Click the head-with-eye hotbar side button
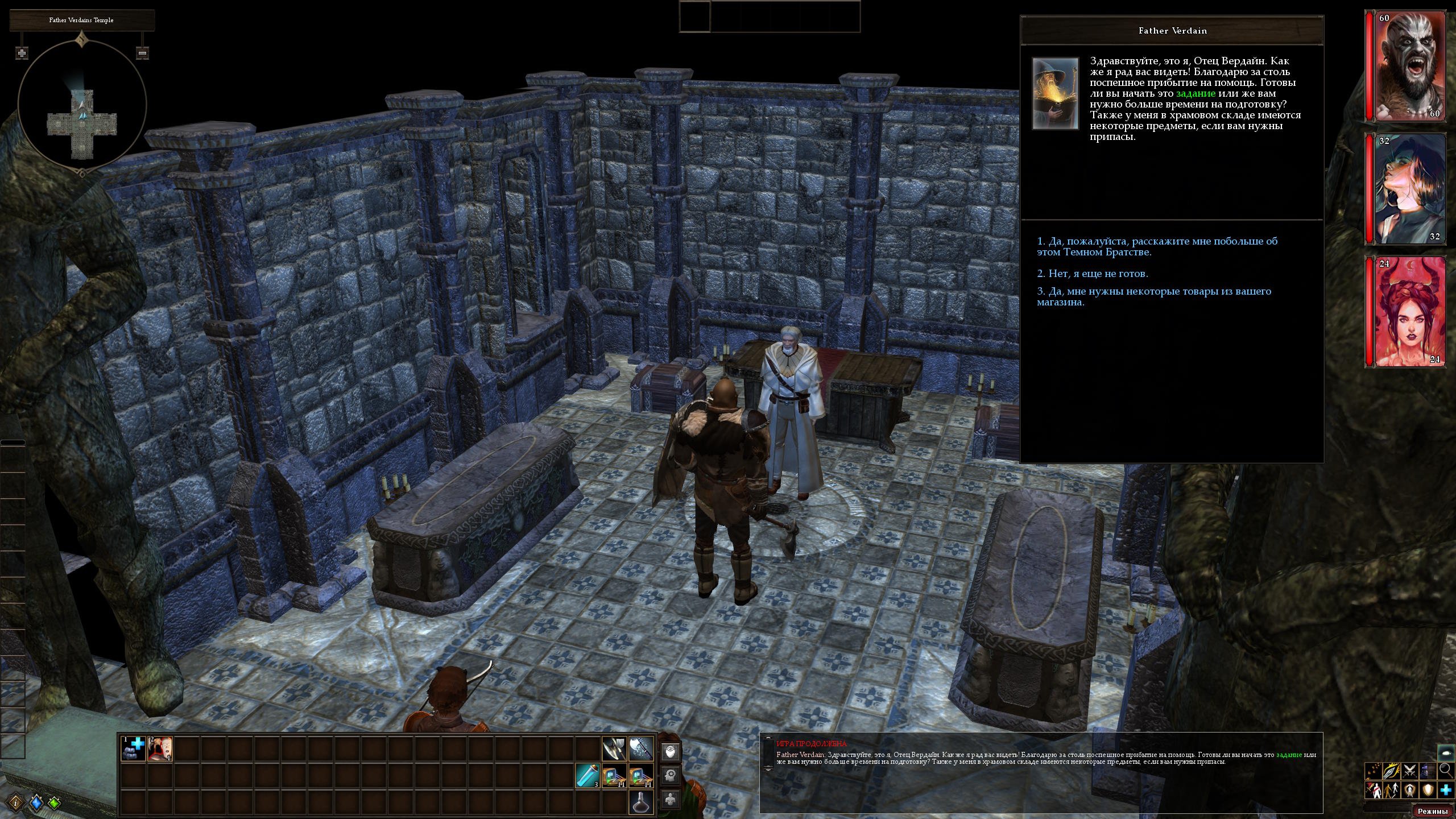This screenshot has height=819, width=1456. pyautogui.click(x=671, y=751)
